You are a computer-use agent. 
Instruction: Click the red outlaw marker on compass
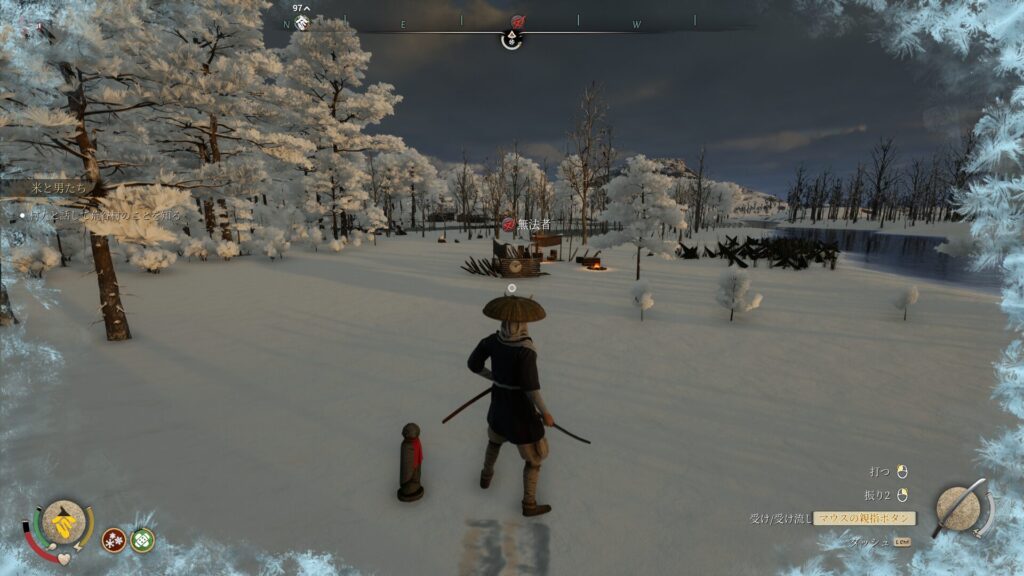[x=518, y=22]
